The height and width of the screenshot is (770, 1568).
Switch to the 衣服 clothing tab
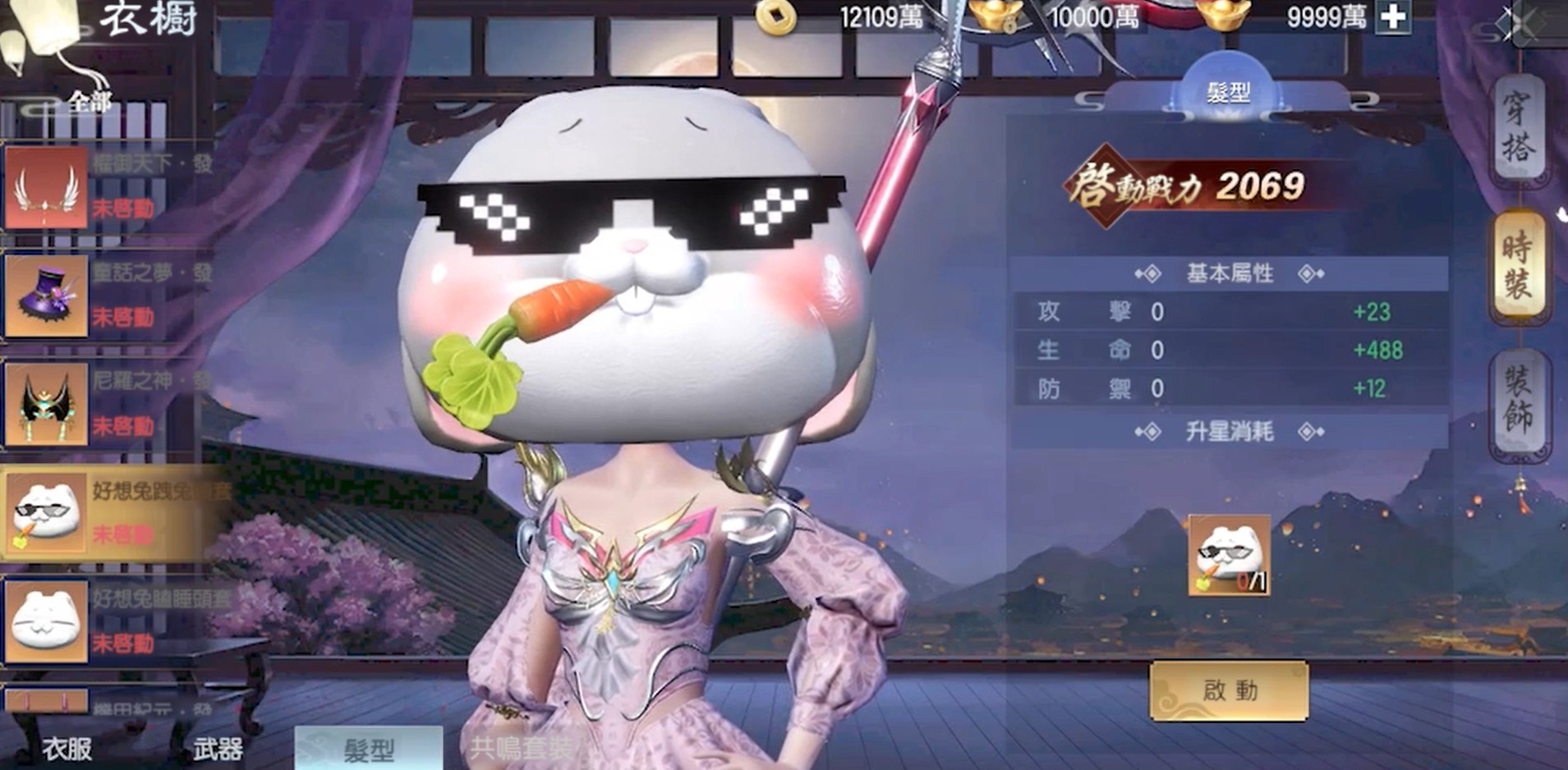click(67, 748)
